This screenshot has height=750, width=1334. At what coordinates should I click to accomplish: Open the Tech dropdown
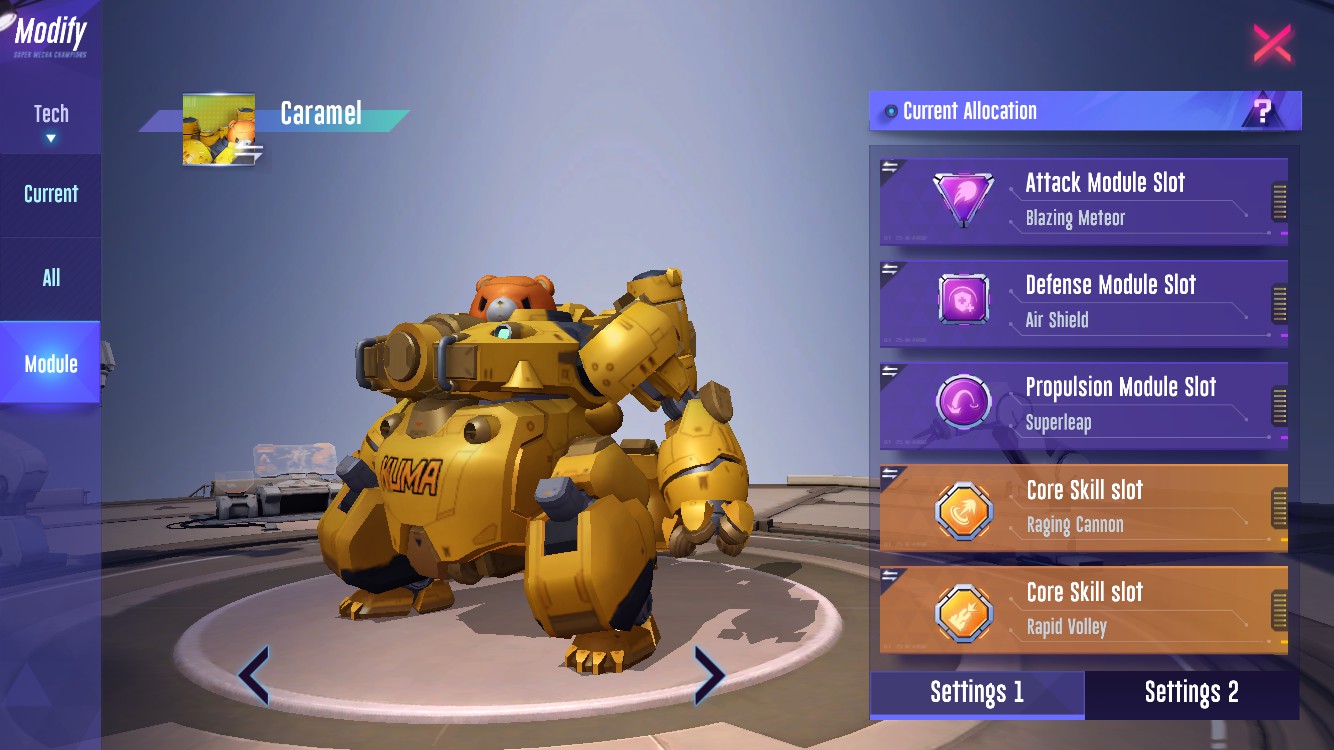[x=51, y=121]
